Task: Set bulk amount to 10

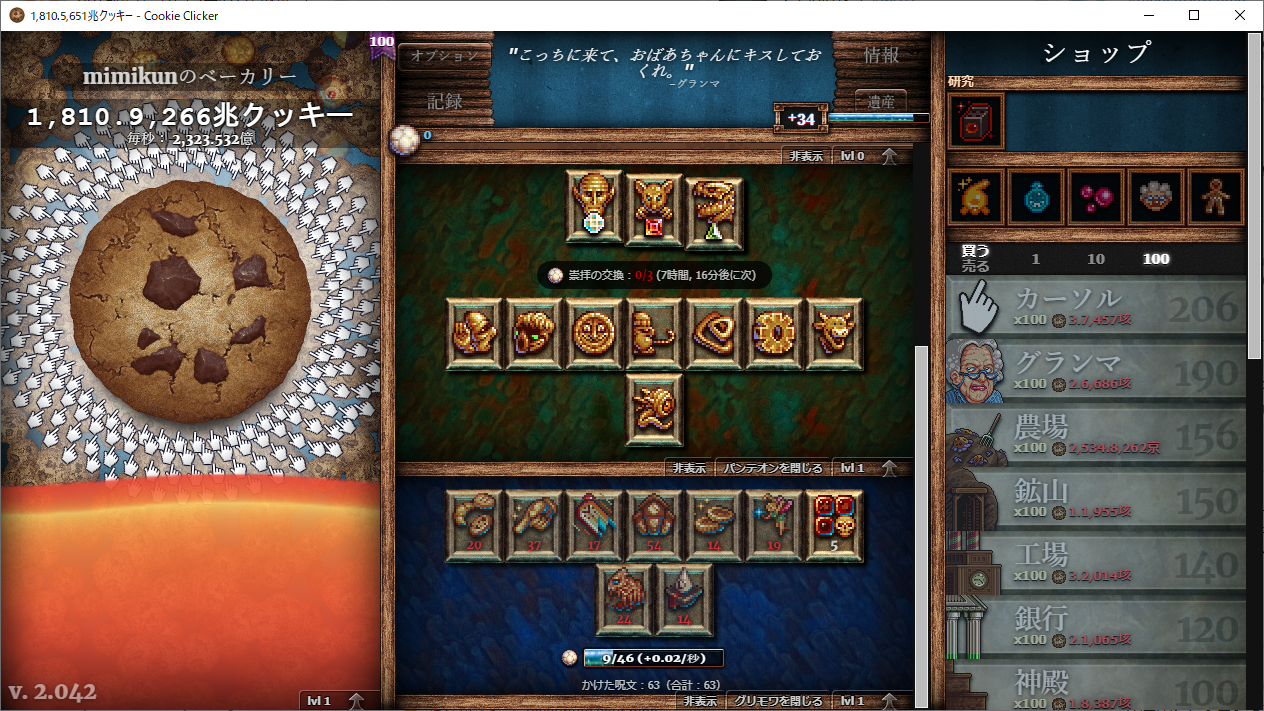Action: [1096, 259]
